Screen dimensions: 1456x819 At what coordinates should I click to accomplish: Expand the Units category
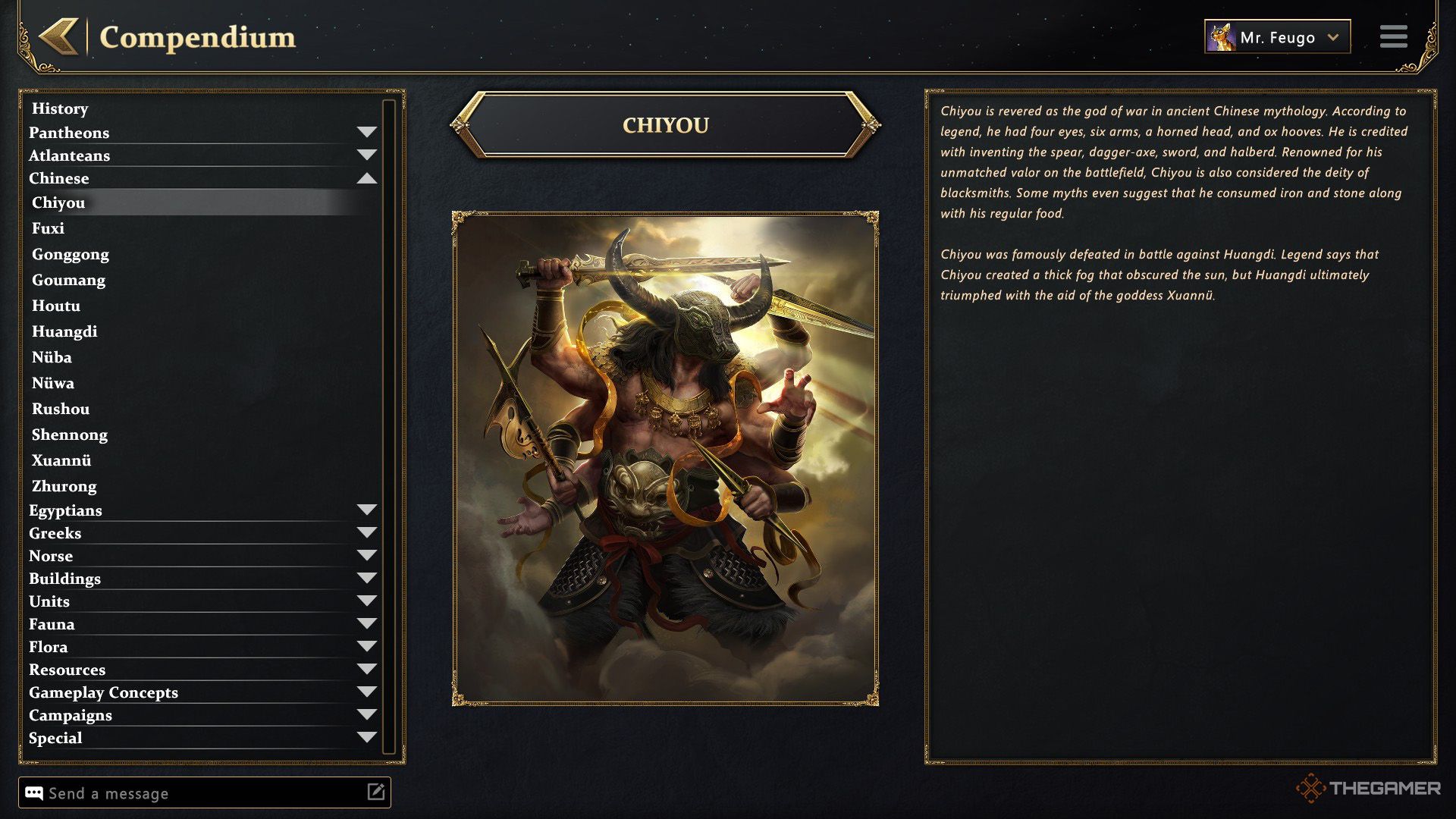click(366, 601)
